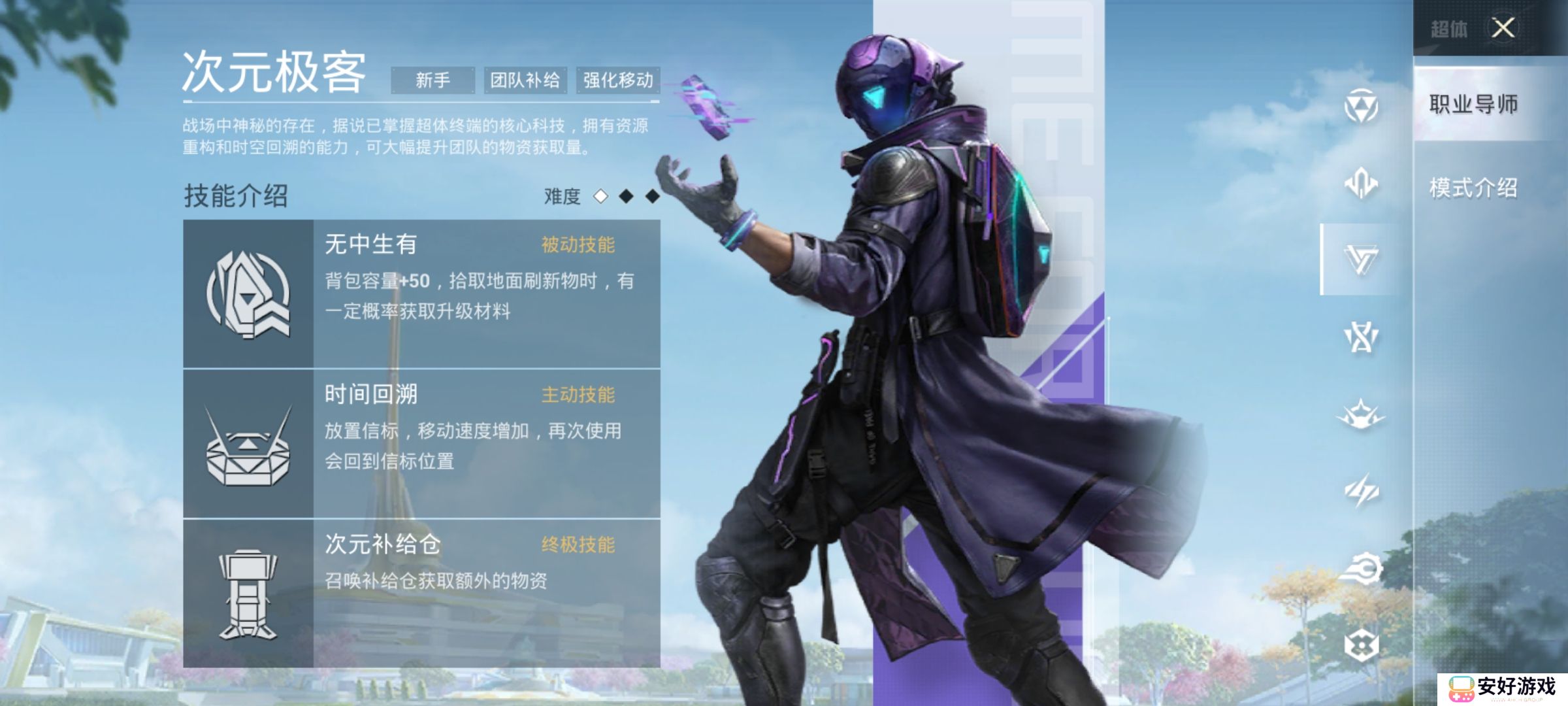Click the third difficulty diamond indicator

click(x=650, y=195)
